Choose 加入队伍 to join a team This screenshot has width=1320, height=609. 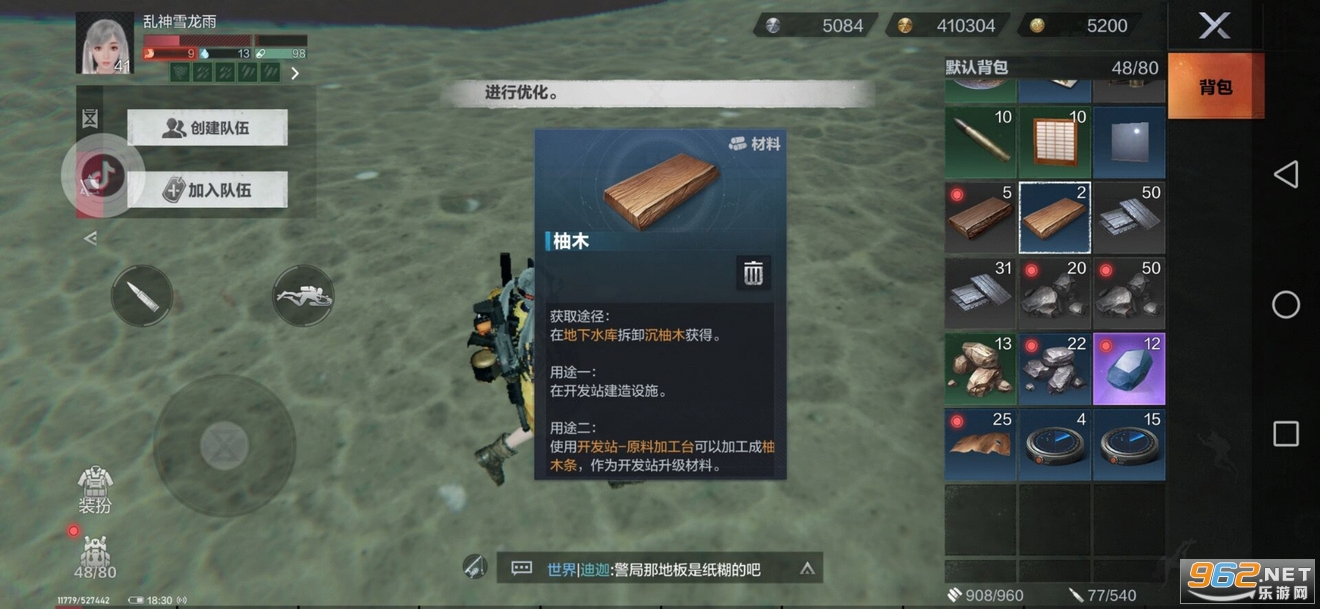point(208,189)
